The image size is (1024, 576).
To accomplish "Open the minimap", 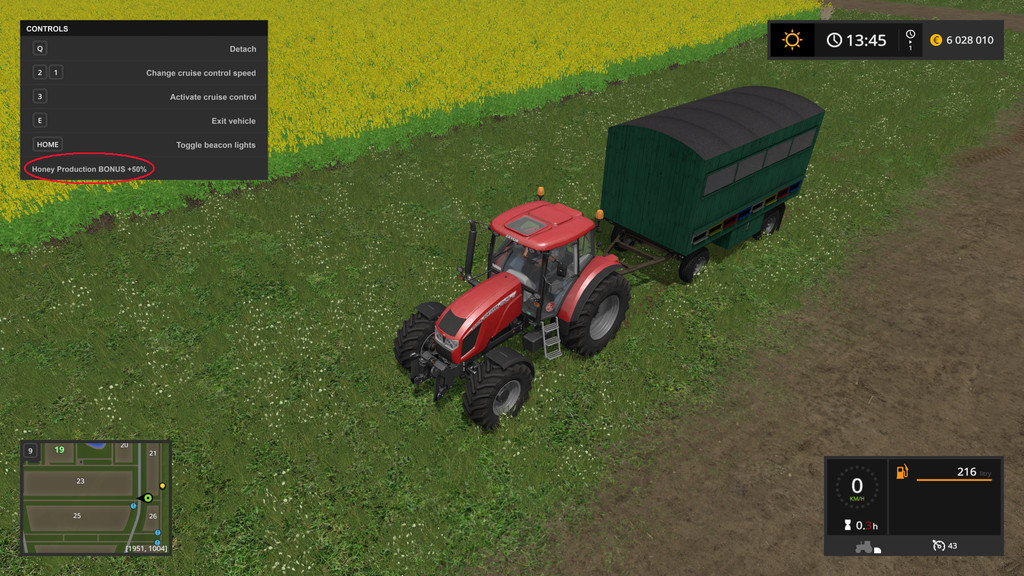I will click(96, 497).
